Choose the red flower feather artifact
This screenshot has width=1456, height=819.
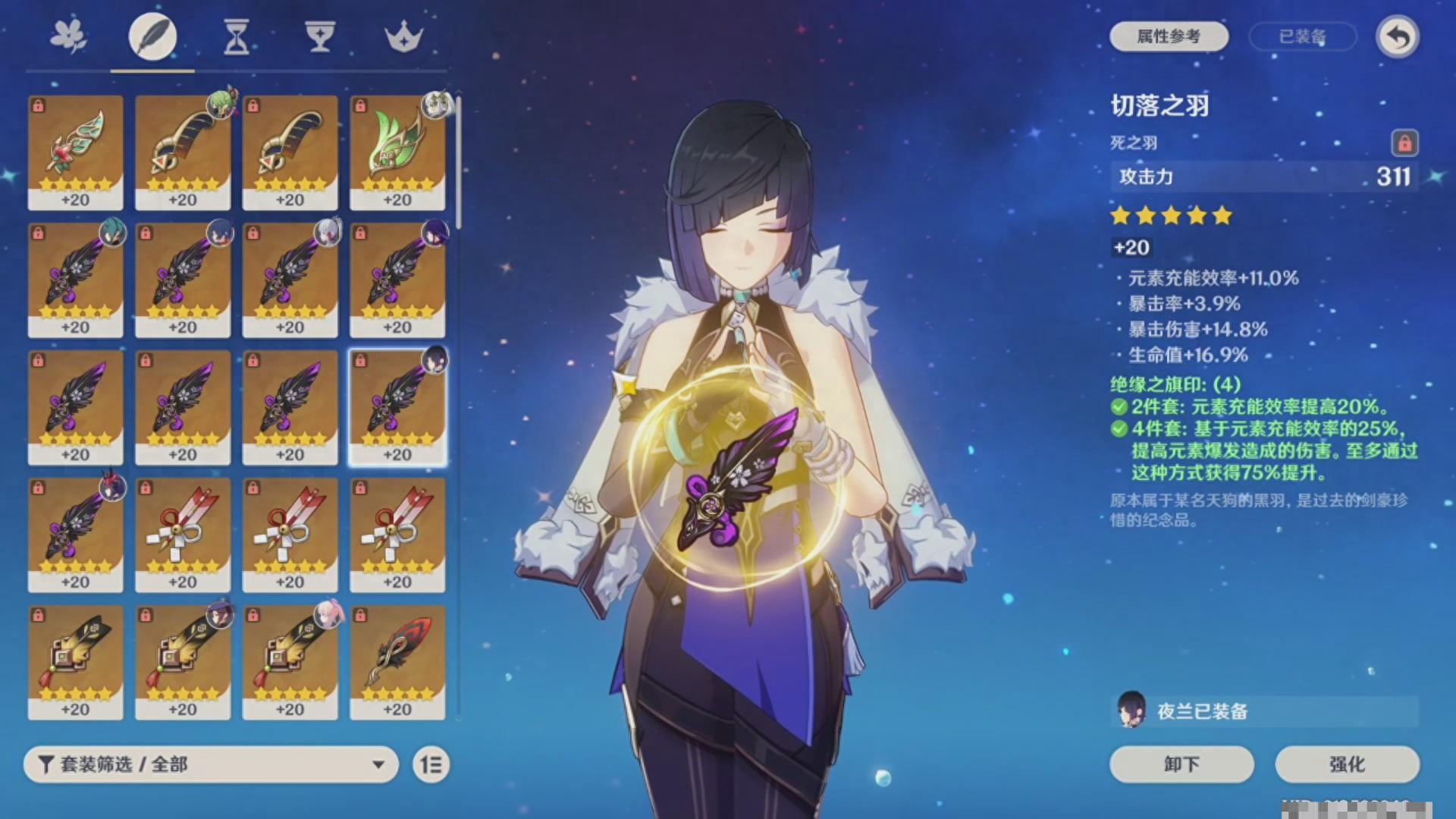[x=75, y=152]
